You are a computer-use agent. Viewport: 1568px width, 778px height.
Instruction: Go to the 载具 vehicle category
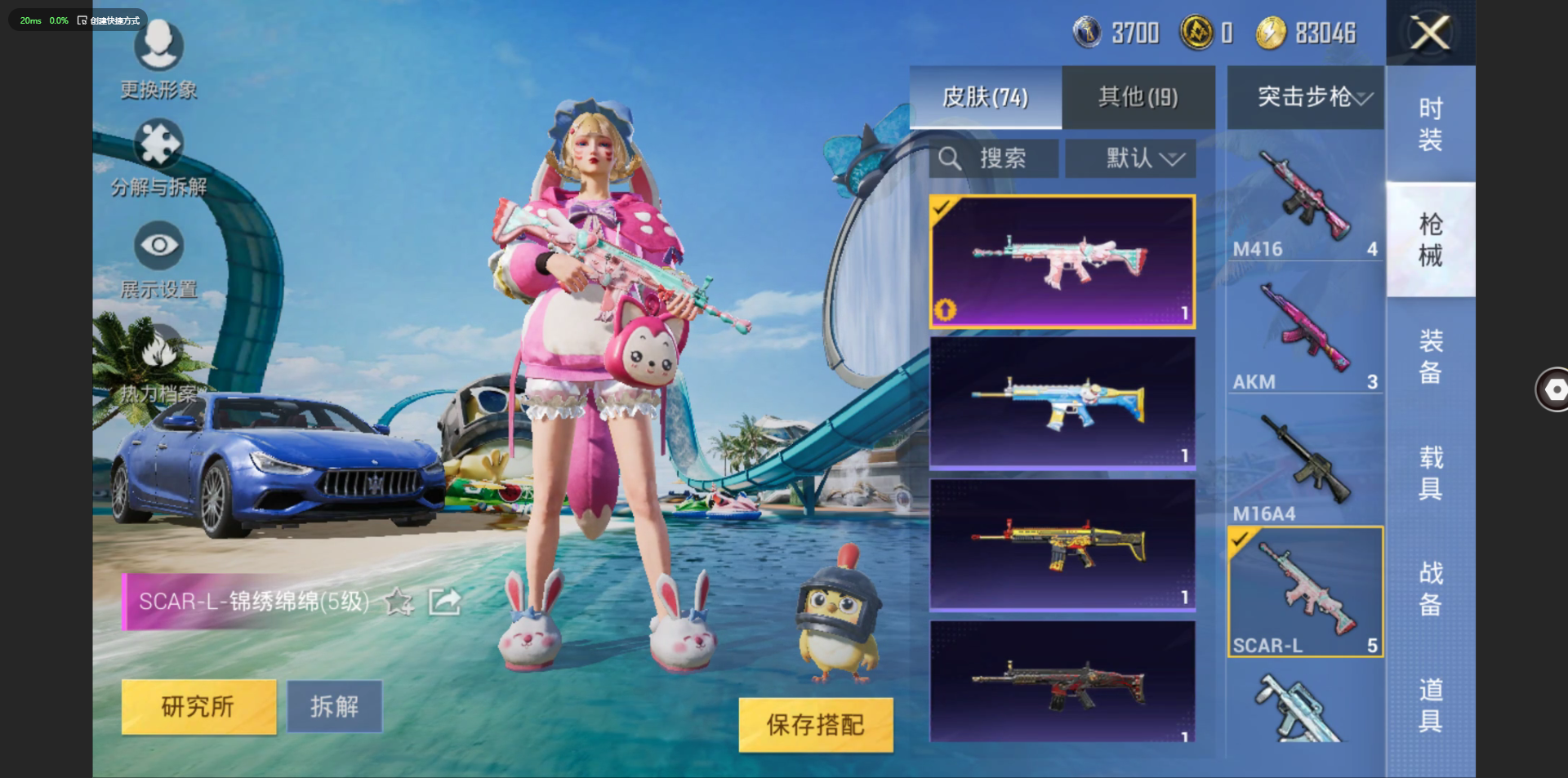tap(1430, 472)
